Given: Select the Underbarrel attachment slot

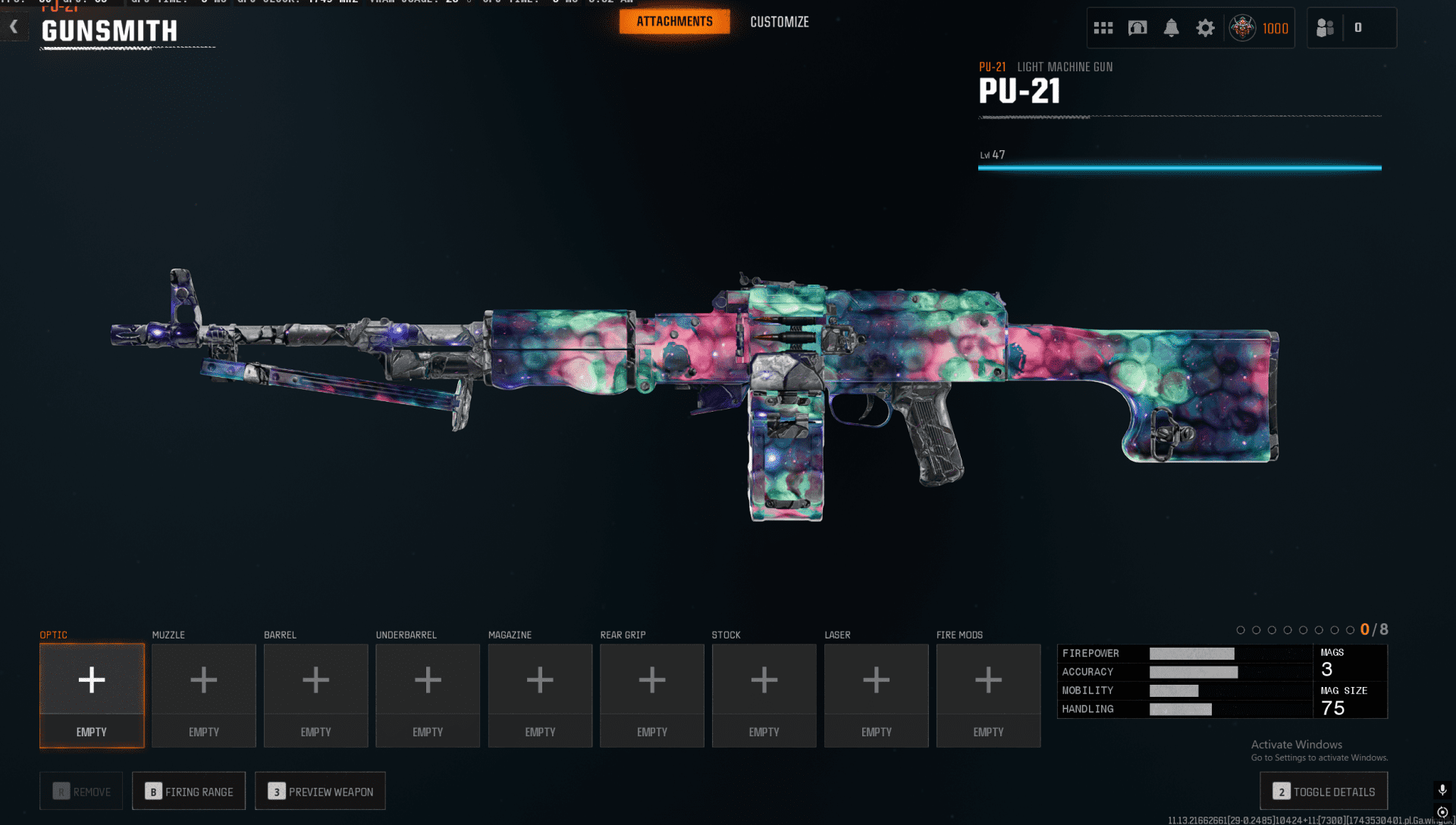Looking at the screenshot, I should pyautogui.click(x=428, y=695).
